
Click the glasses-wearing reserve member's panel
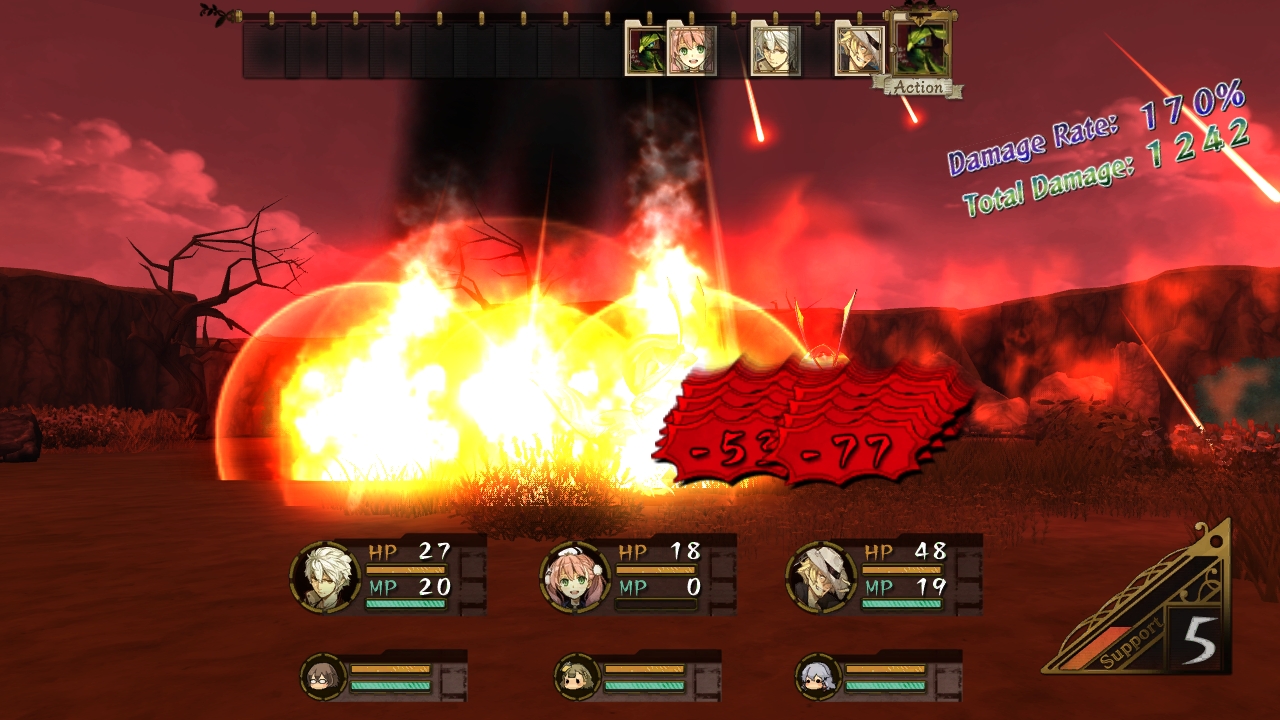point(384,677)
